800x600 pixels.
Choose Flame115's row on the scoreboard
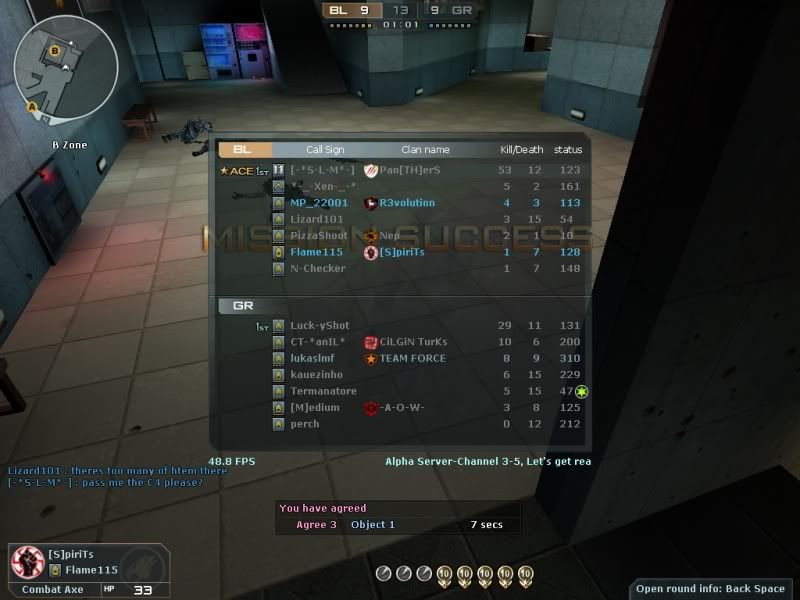(400, 252)
